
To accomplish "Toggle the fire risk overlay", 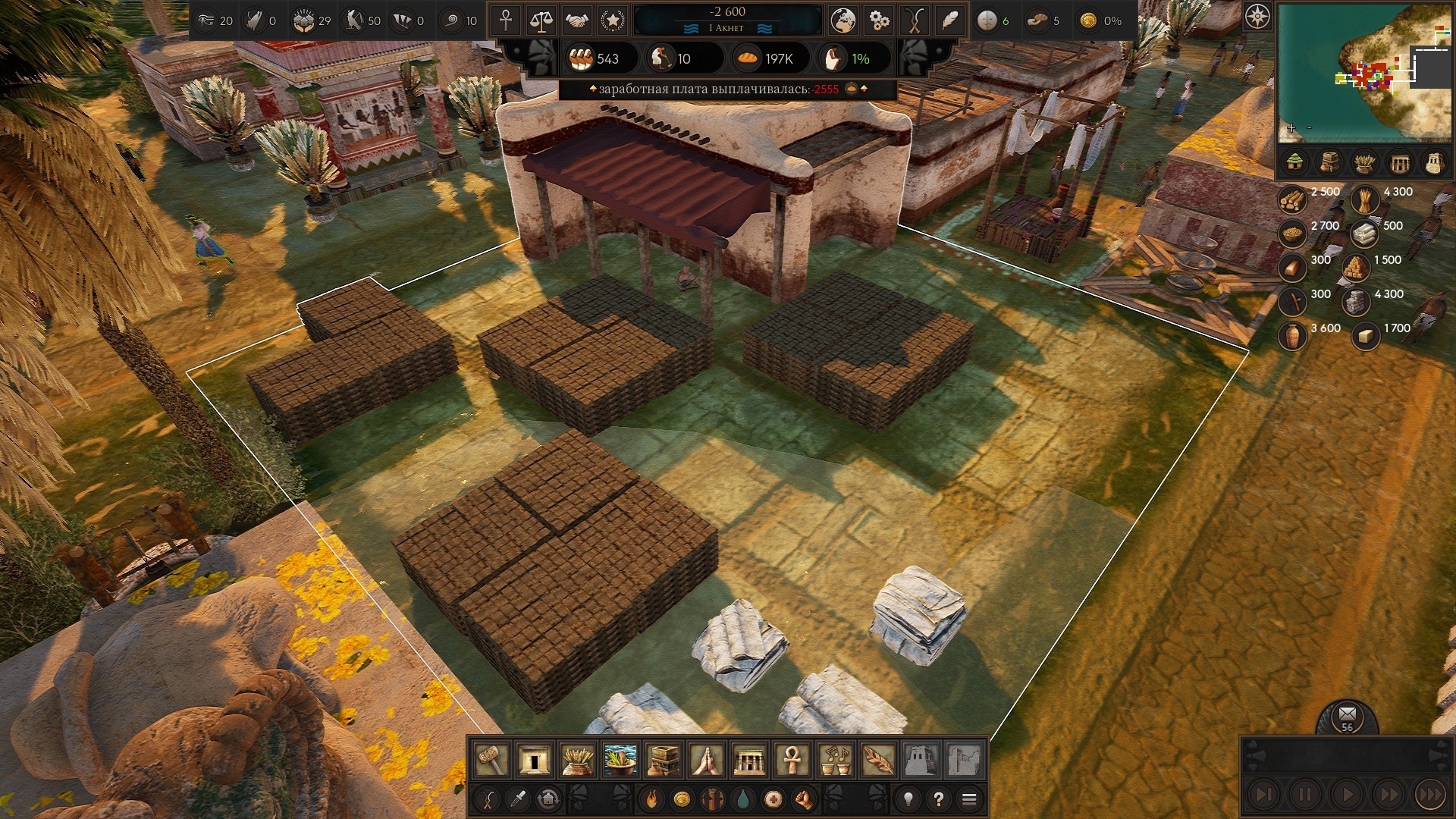I will (651, 799).
